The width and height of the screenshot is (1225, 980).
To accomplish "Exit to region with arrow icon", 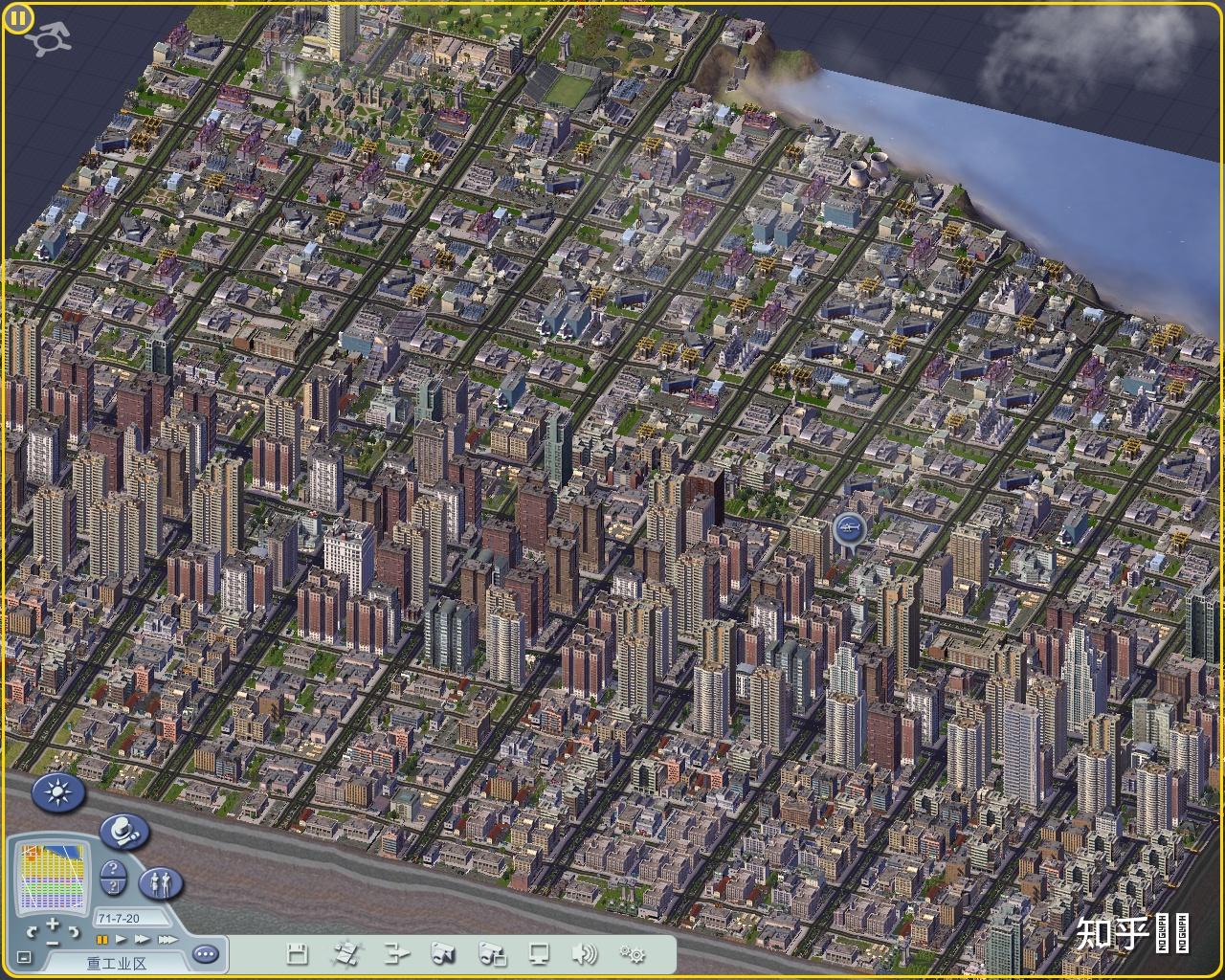I will click(x=396, y=954).
